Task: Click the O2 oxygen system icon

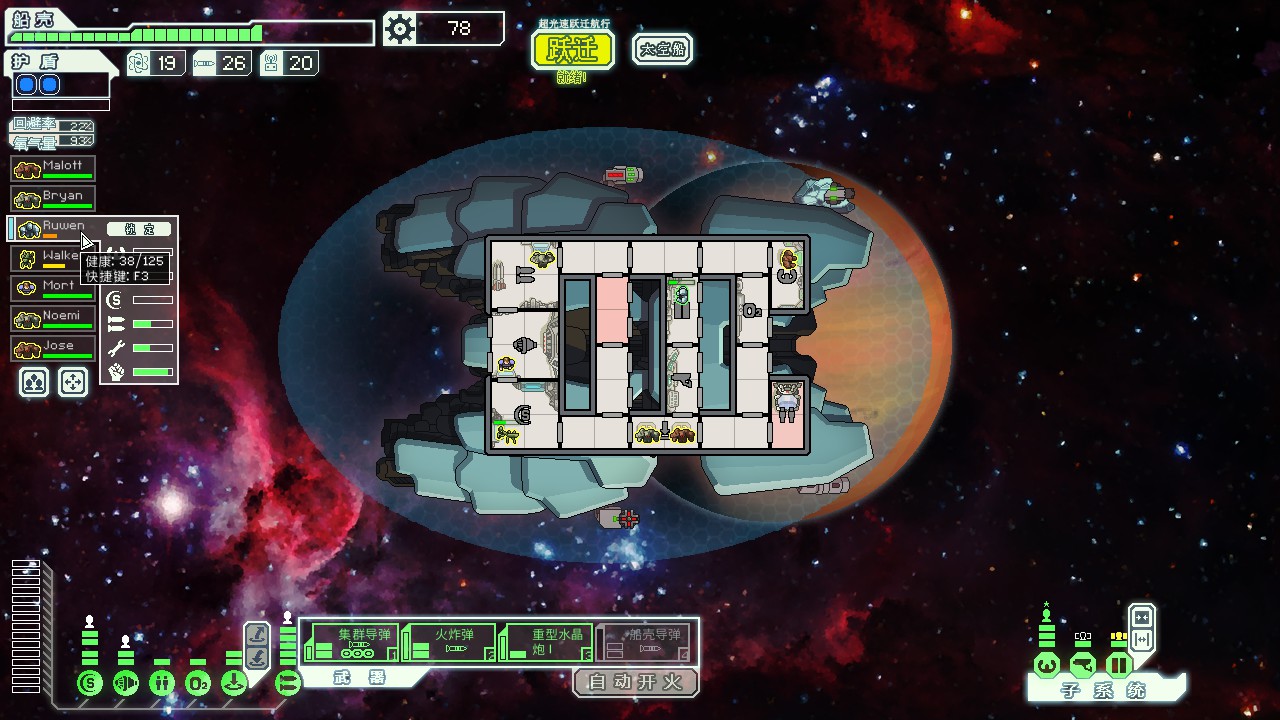Action: pyautogui.click(x=198, y=684)
